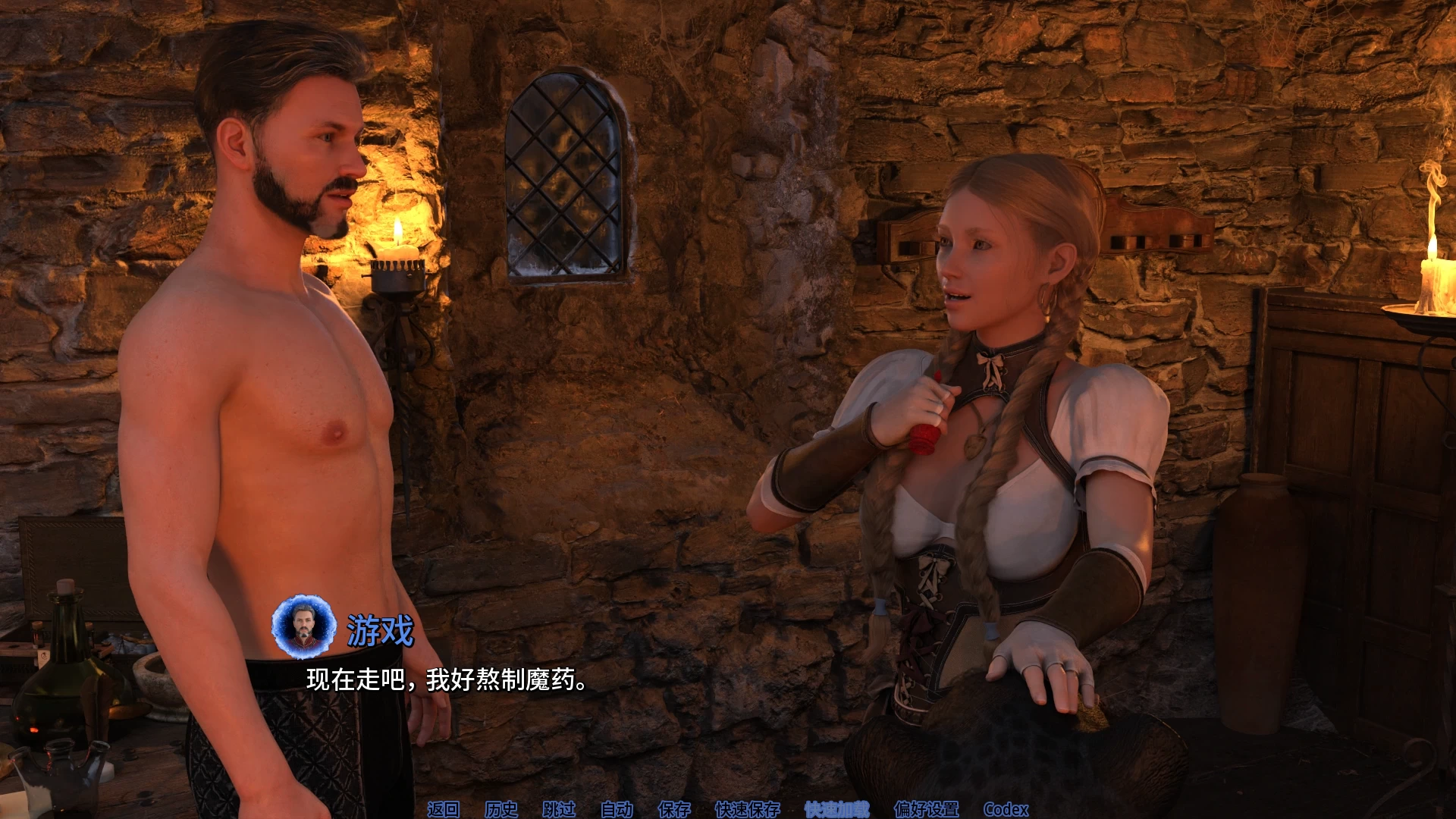Click 快速加载 (Quick Load)
The height and width of the screenshot is (819, 1456).
pos(836,809)
